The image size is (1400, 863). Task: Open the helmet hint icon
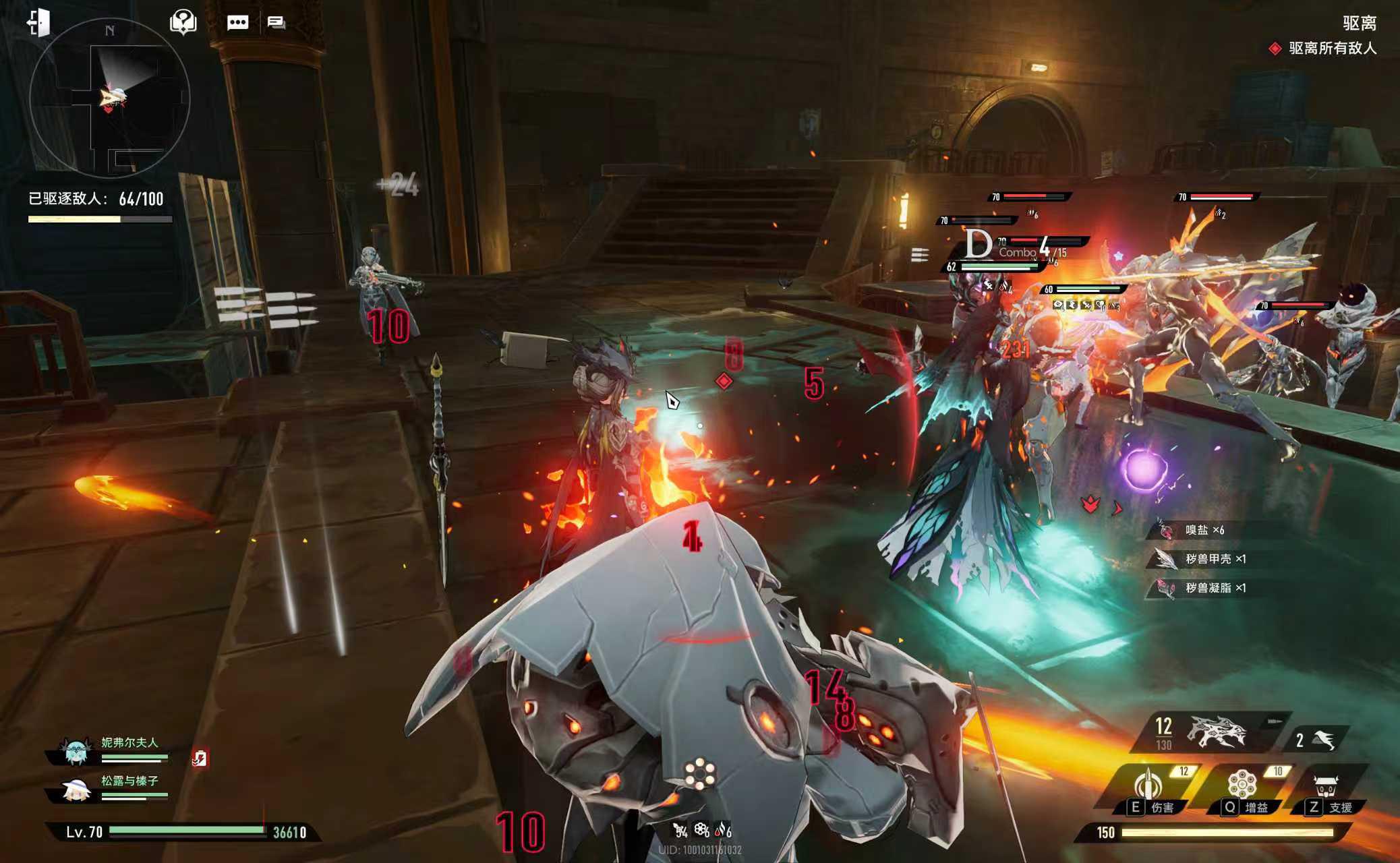[x=183, y=22]
